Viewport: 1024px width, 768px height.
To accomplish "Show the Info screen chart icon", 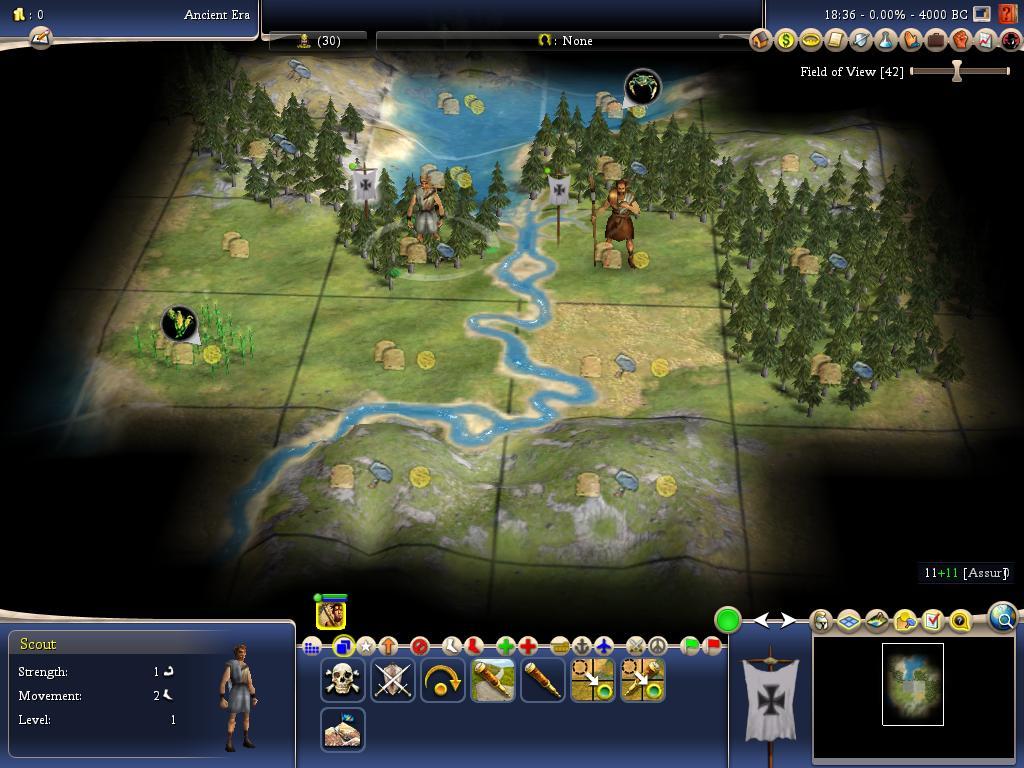I will click(x=986, y=41).
